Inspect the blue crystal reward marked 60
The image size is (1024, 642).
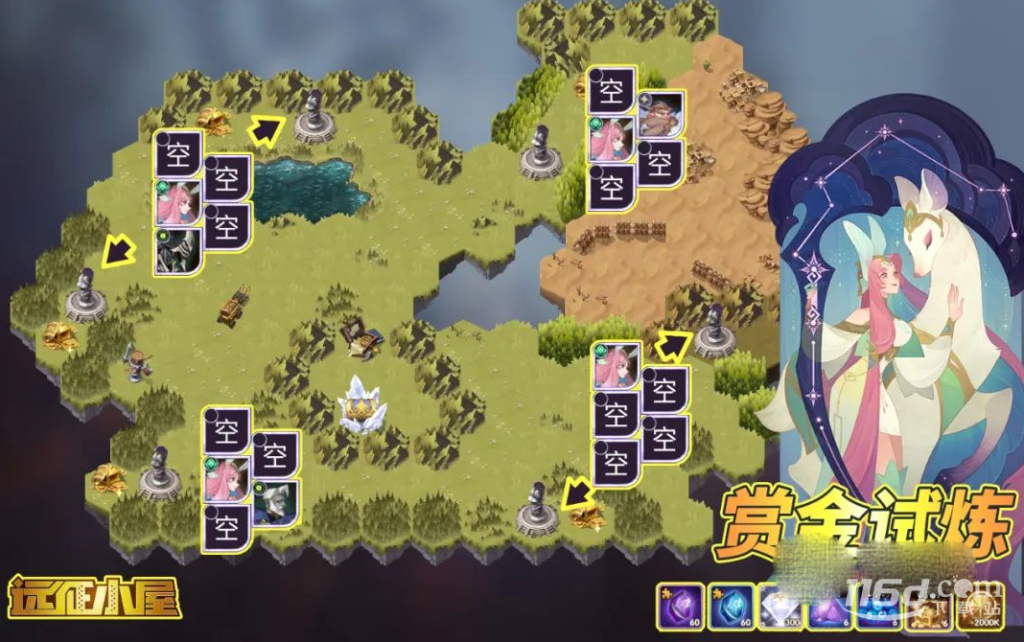[728, 607]
